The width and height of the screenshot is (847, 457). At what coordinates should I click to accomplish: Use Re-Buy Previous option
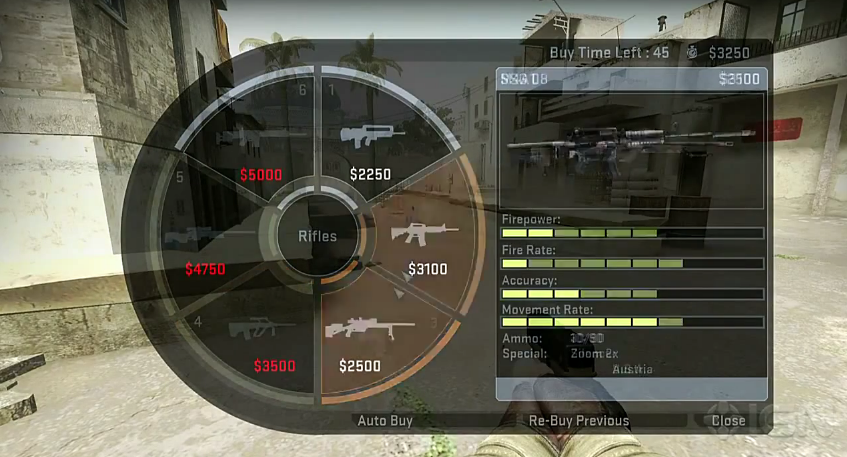pyautogui.click(x=579, y=420)
